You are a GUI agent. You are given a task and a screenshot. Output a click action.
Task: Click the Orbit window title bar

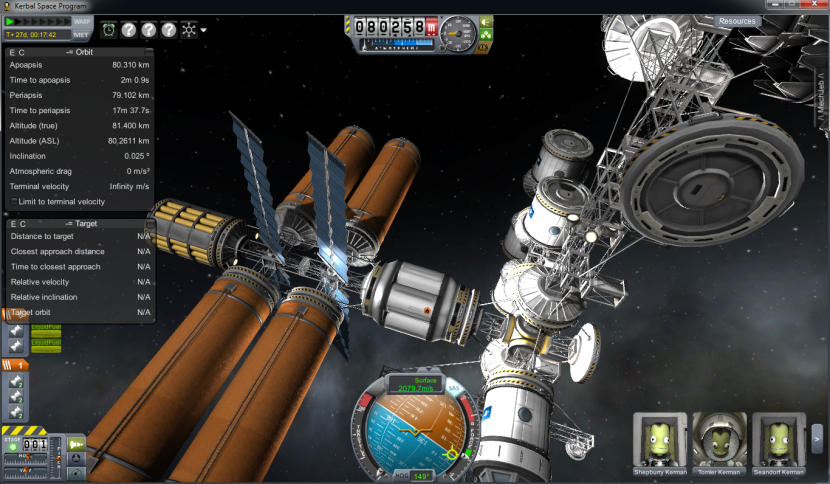coord(80,52)
